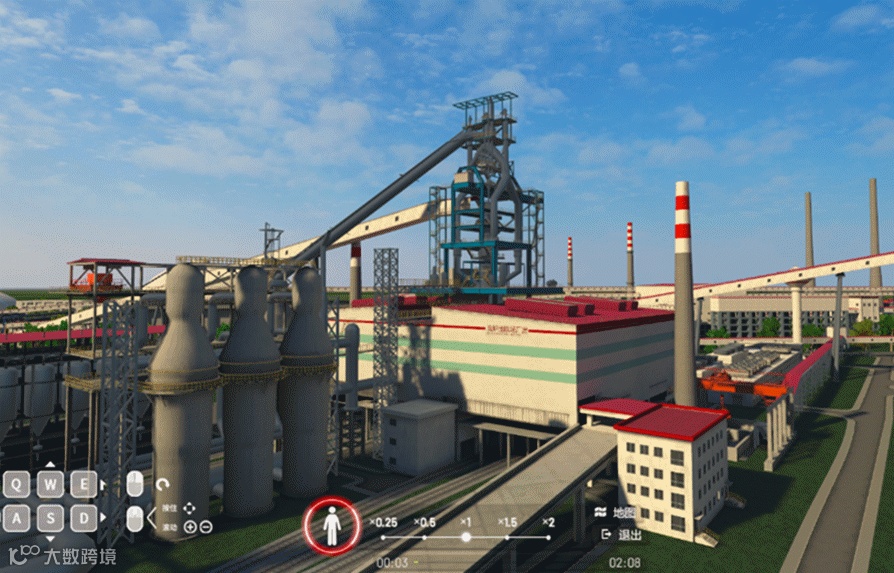The width and height of the screenshot is (894, 573).
Task: Set playback speed to ×0.25
Action: coord(383,537)
